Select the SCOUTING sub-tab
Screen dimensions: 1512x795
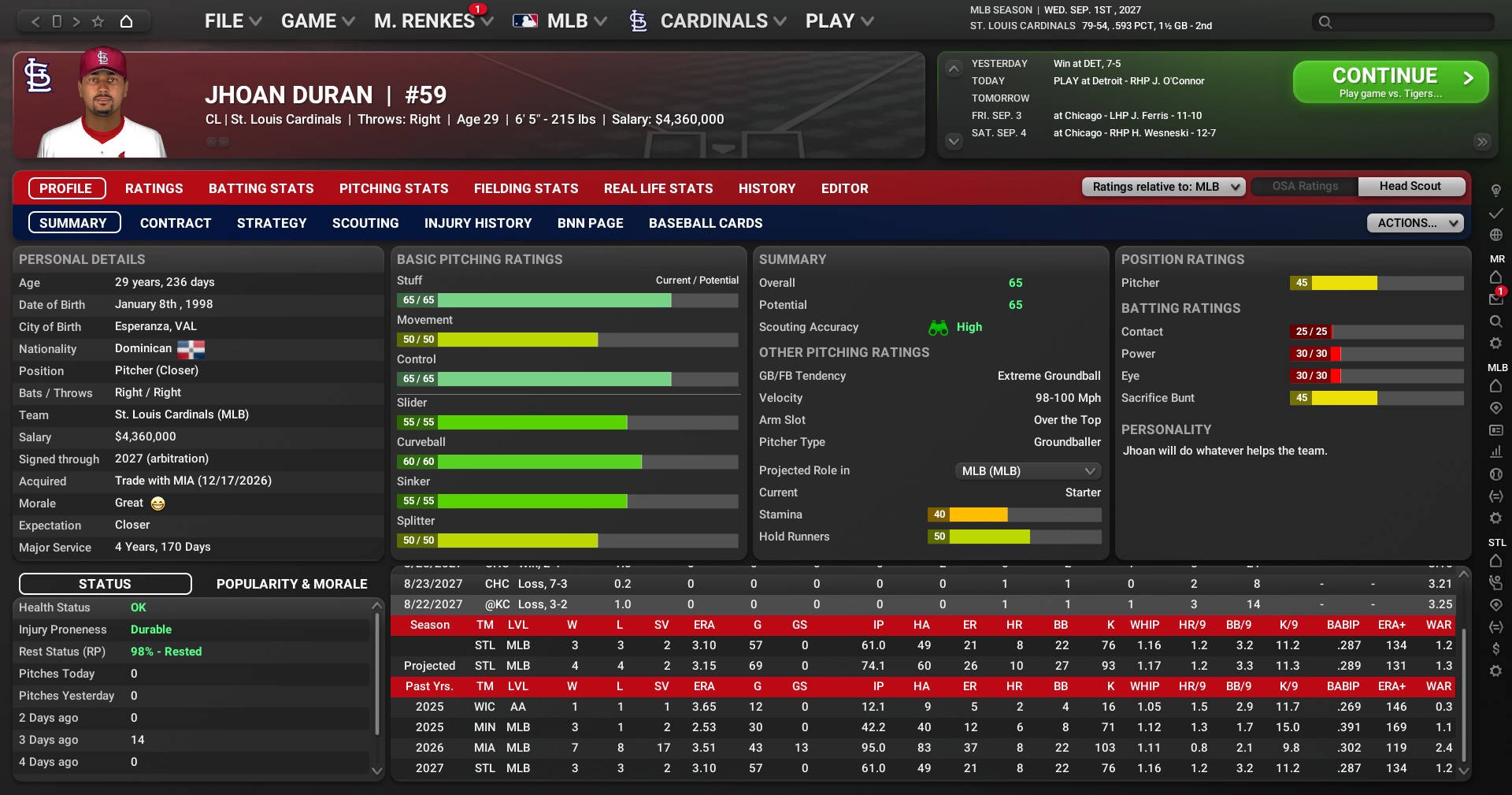pos(365,223)
